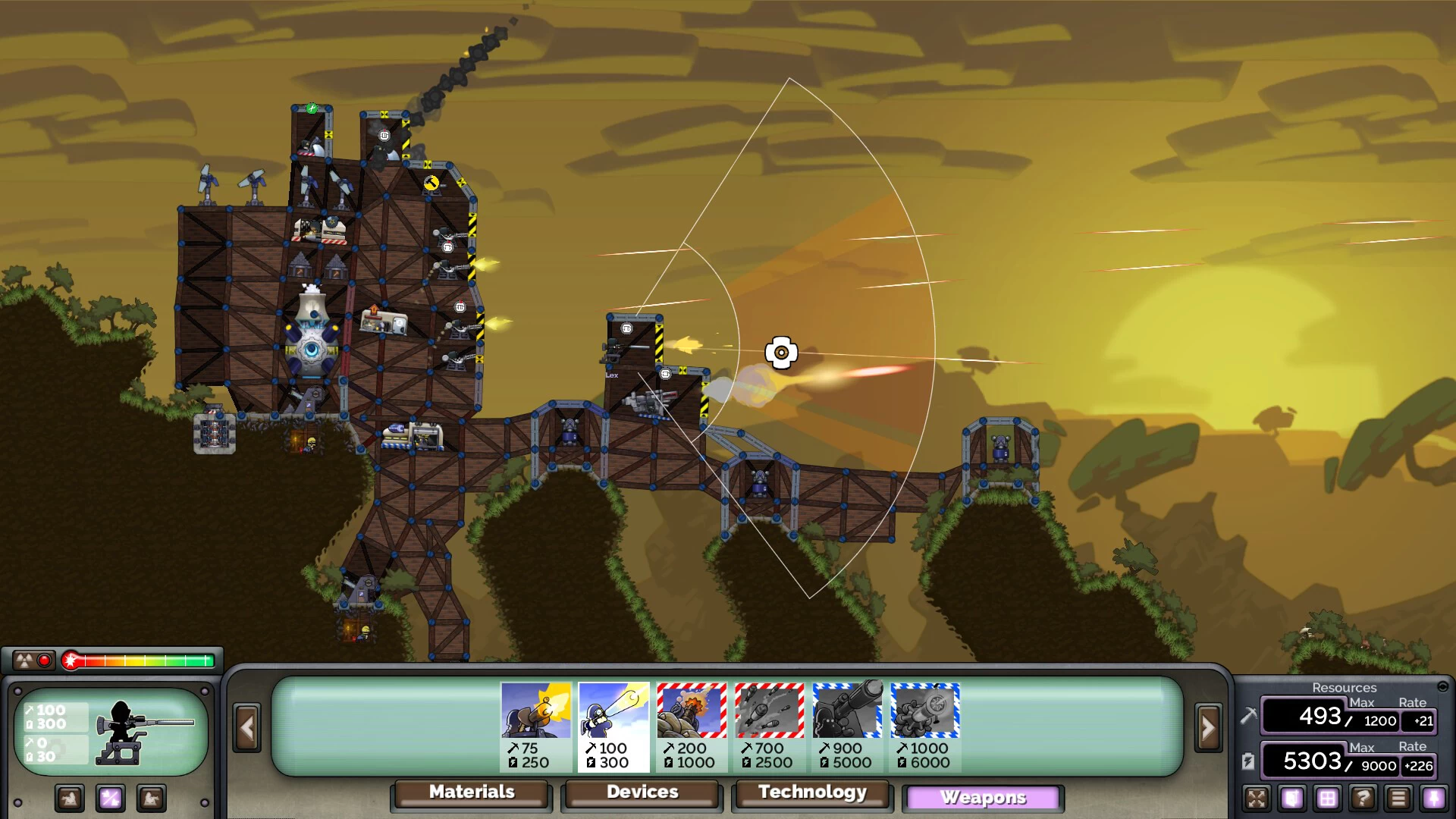Viewport: 1456px width, 819px height.
Task: Activate the purple middle weapon group button
Action: point(111,798)
